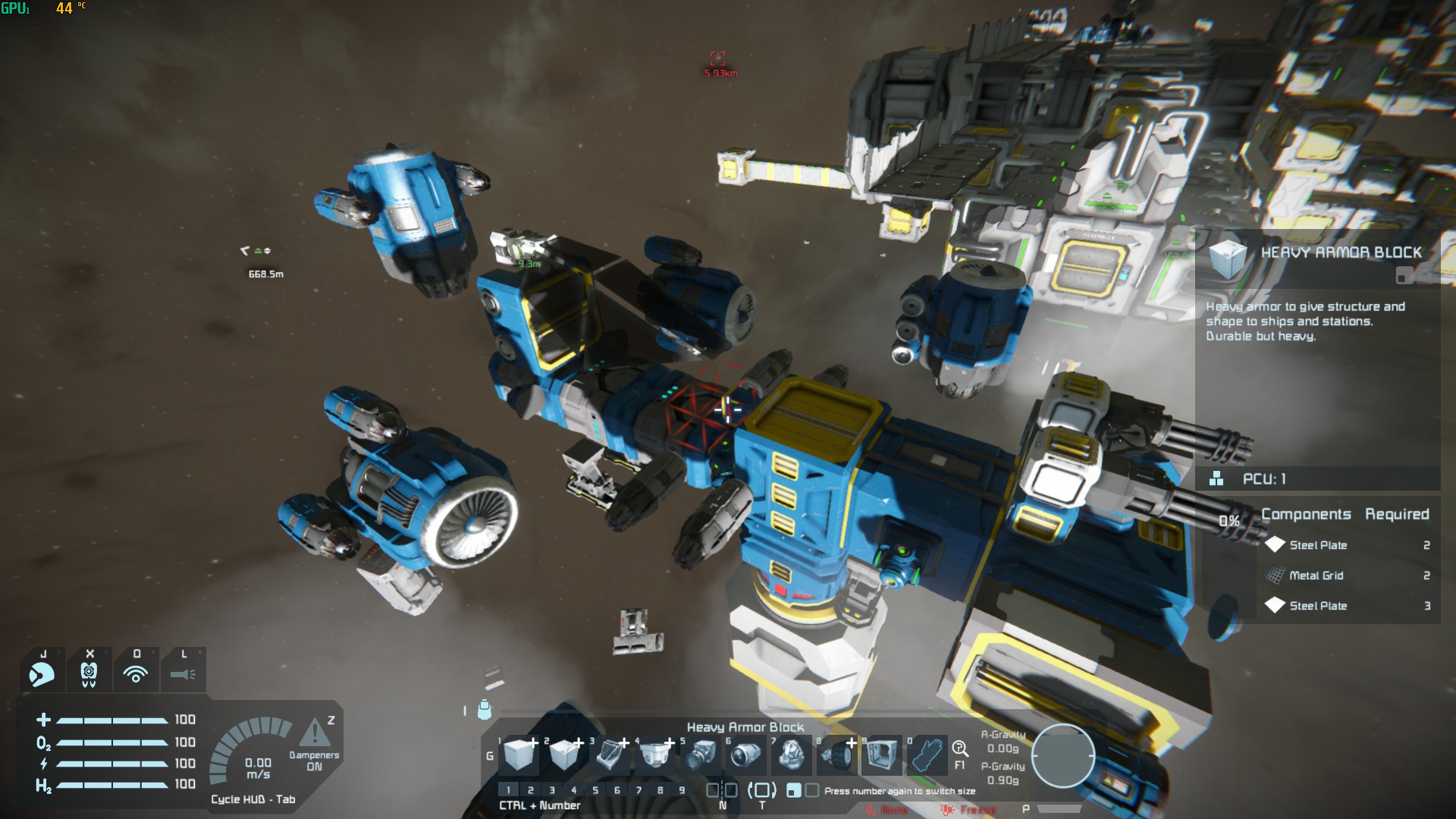This screenshot has width=1456, height=819.
Task: Toggle the helmet icon
Action: 42,673
